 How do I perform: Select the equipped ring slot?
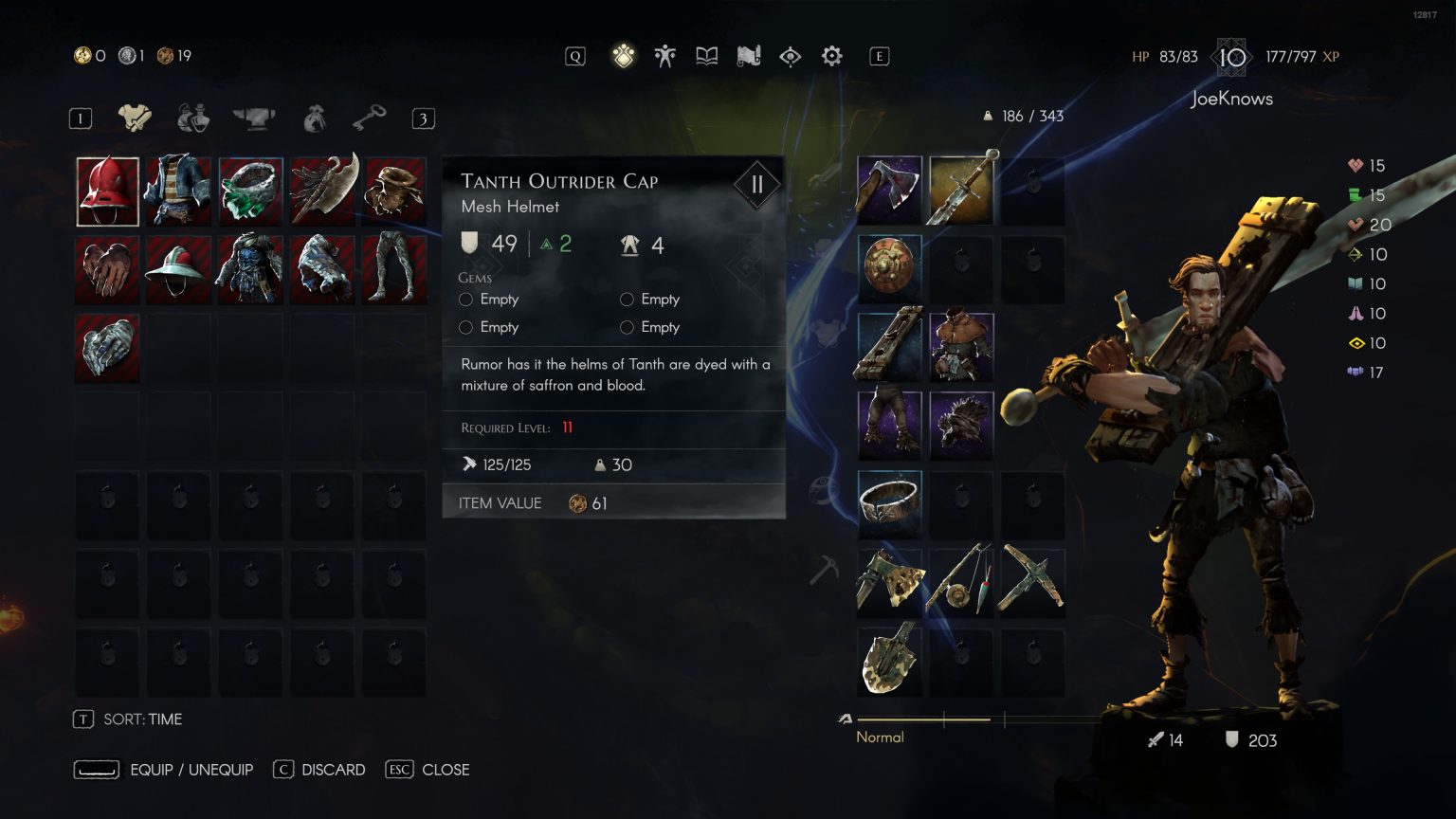click(x=889, y=502)
